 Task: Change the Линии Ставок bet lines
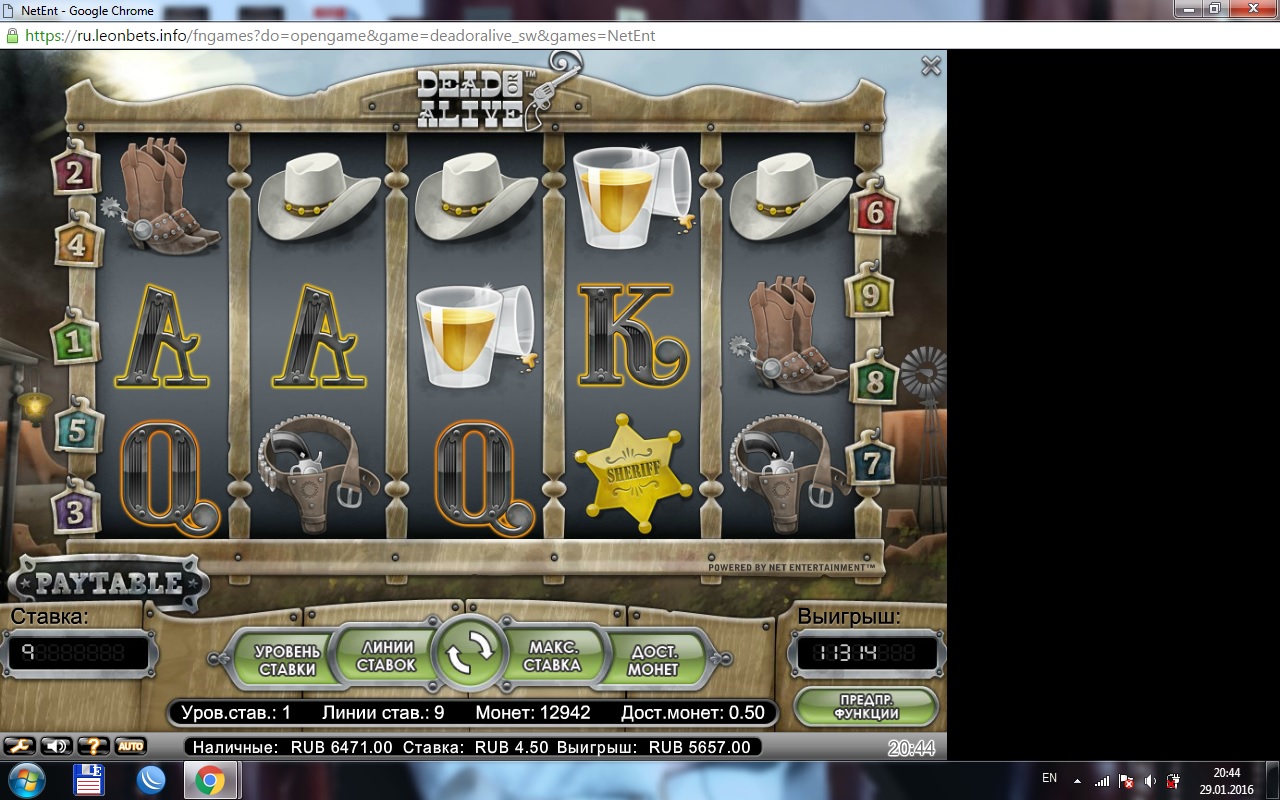386,656
